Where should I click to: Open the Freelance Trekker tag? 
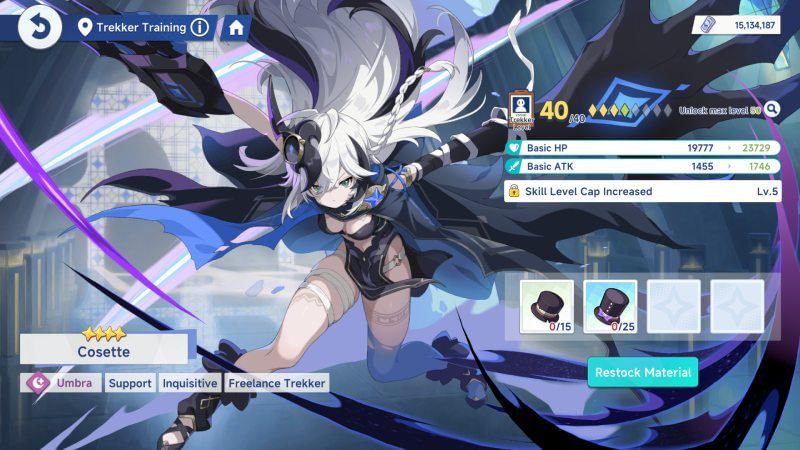pyautogui.click(x=276, y=383)
